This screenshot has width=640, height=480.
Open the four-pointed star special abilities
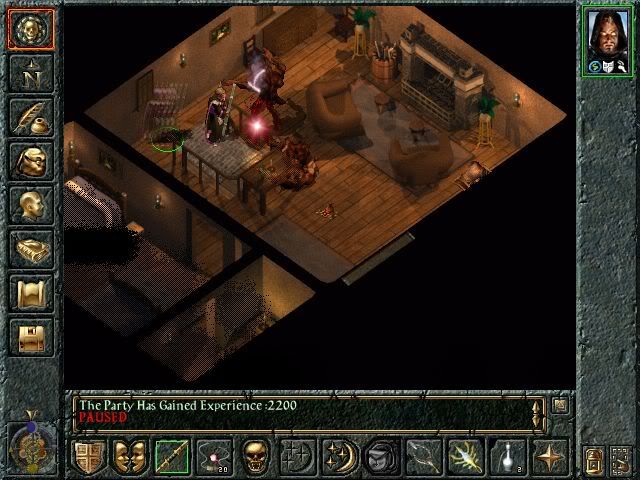coord(548,458)
